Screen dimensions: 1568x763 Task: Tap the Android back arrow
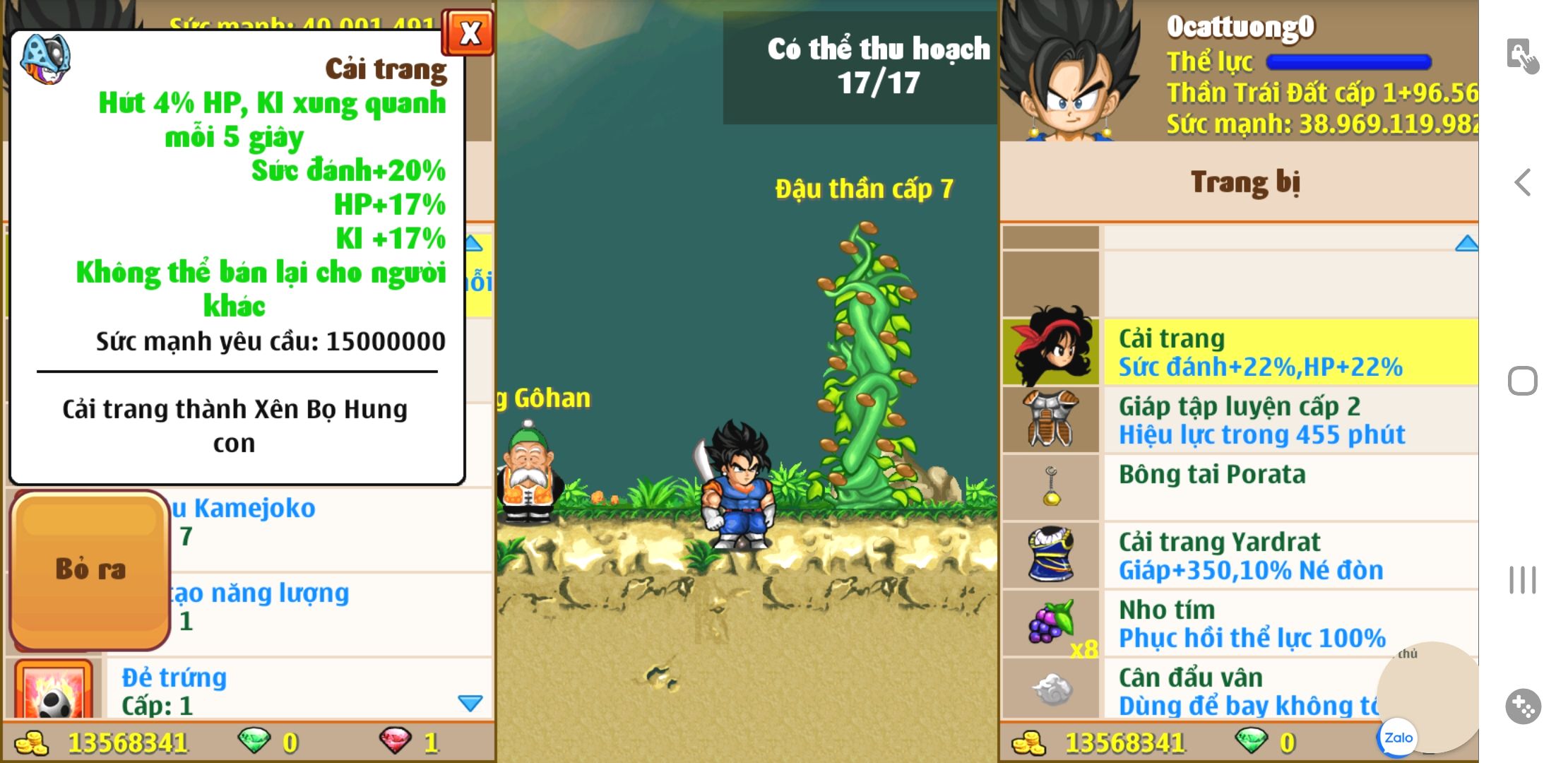(1523, 182)
